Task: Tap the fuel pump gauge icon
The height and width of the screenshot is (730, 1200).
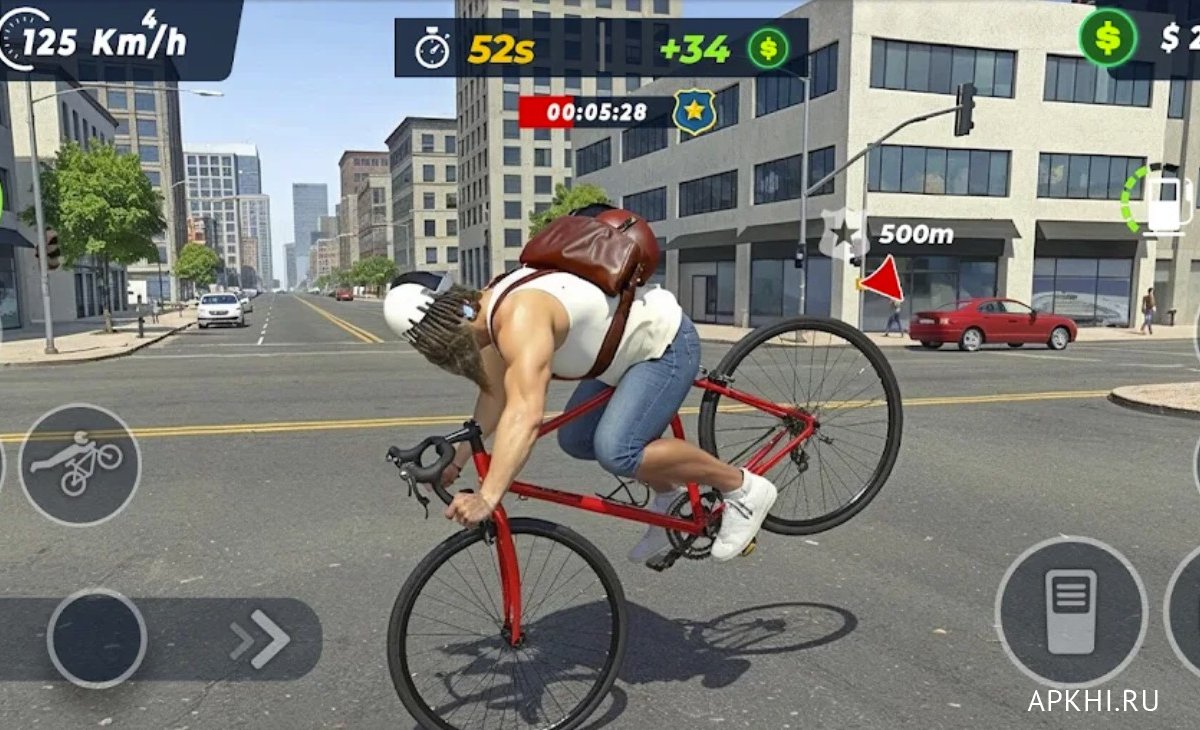Action: 1163,201
